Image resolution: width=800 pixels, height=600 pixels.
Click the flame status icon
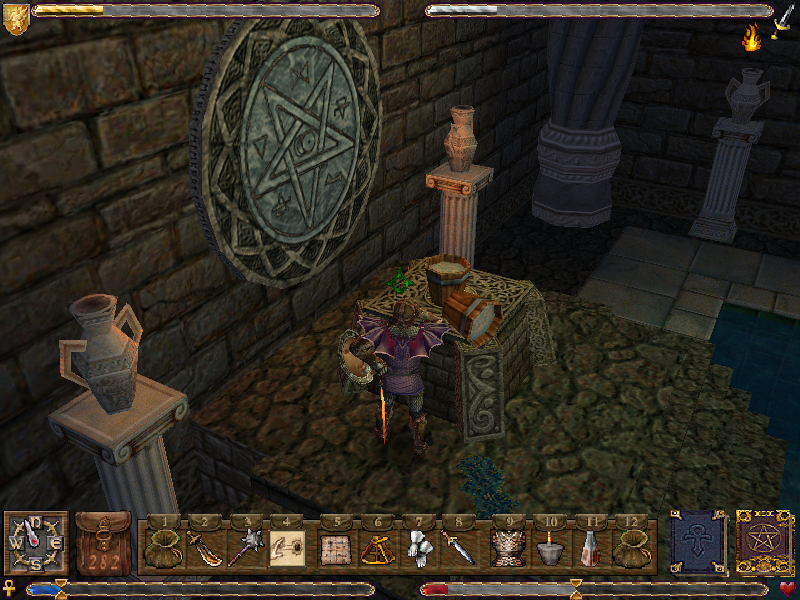tap(751, 39)
